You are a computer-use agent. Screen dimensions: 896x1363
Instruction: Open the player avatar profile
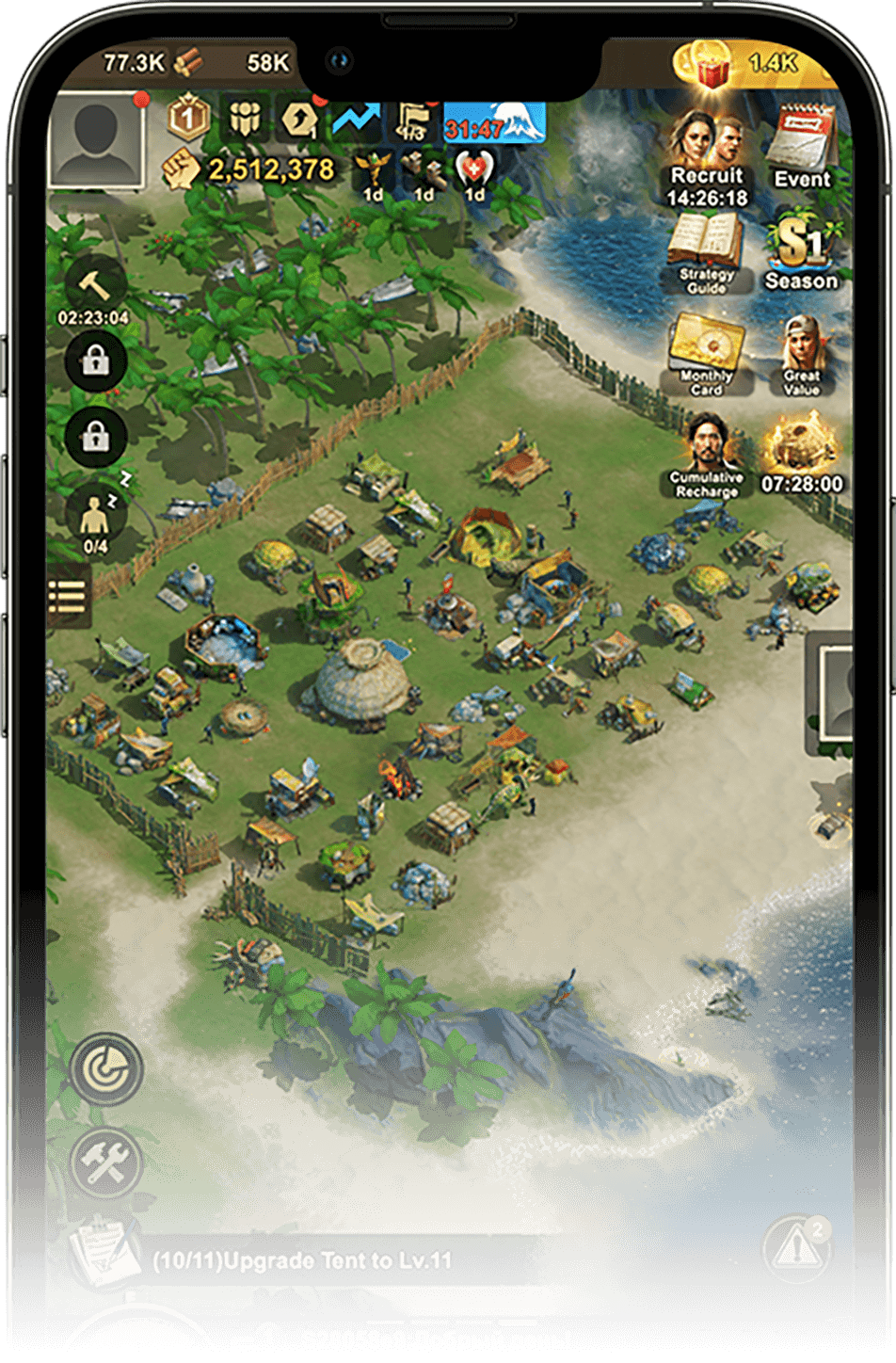tap(96, 141)
